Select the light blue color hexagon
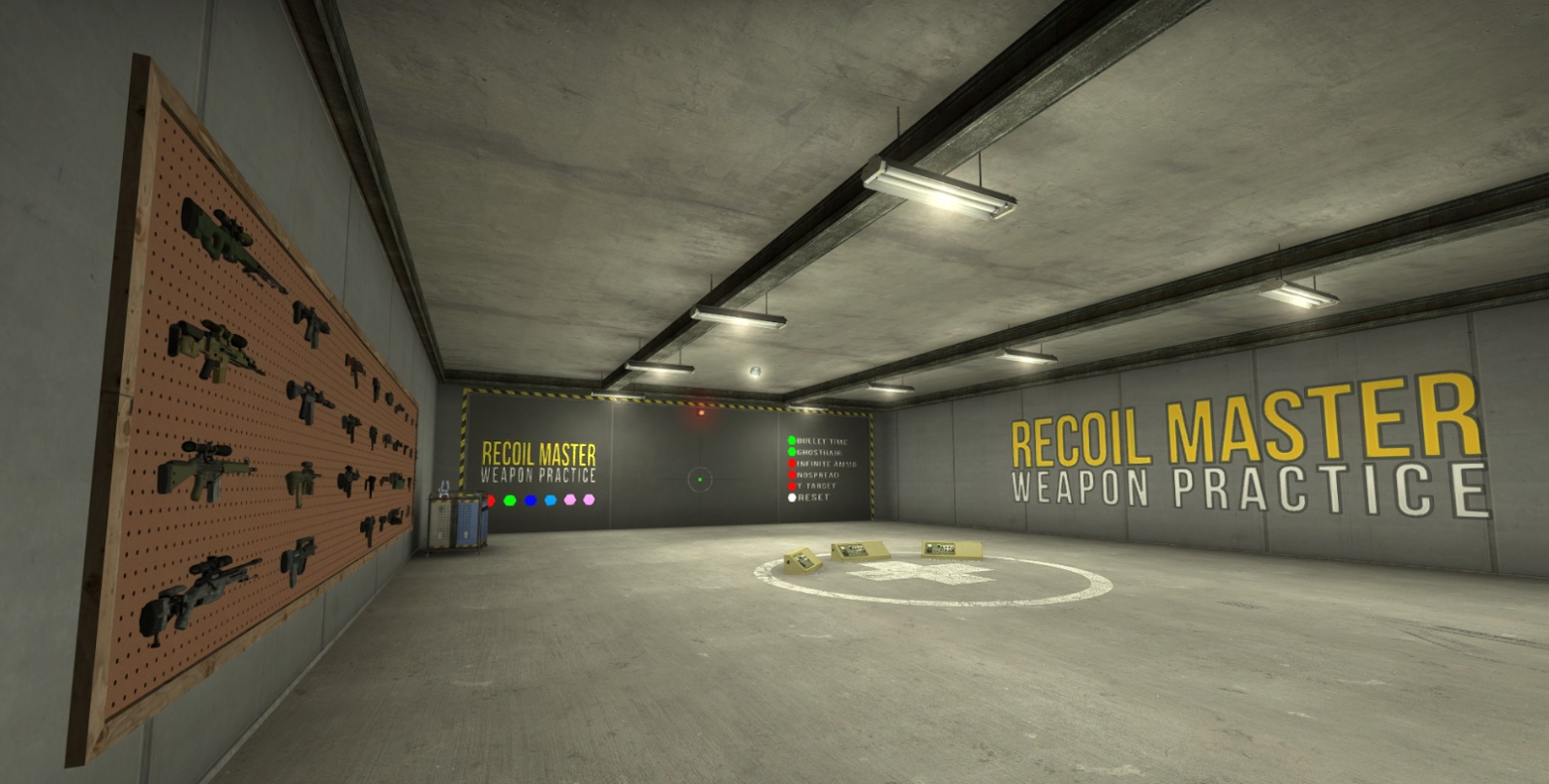This screenshot has height=784, width=1549. (x=551, y=500)
